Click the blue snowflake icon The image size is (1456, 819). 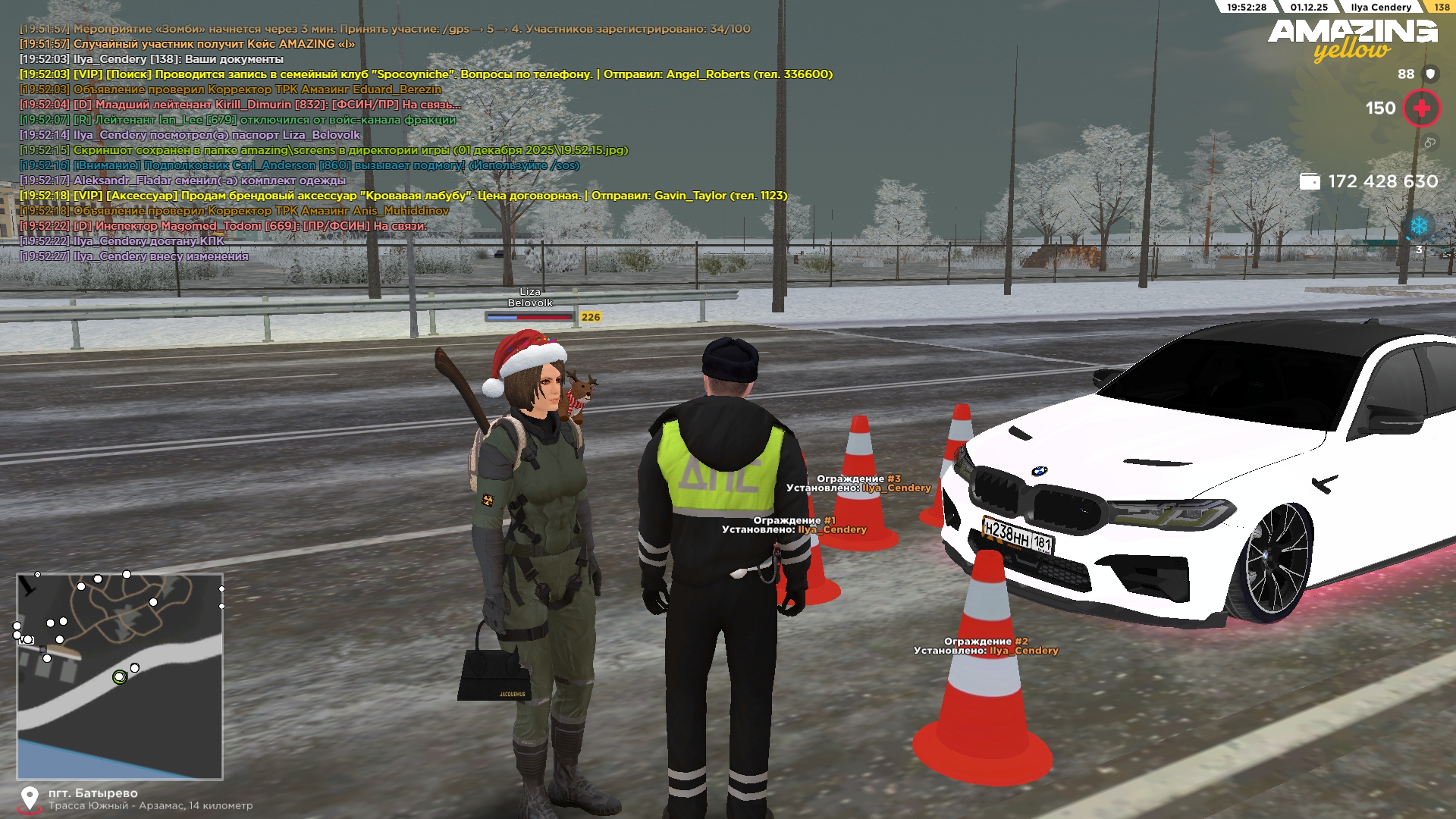pyautogui.click(x=1418, y=226)
